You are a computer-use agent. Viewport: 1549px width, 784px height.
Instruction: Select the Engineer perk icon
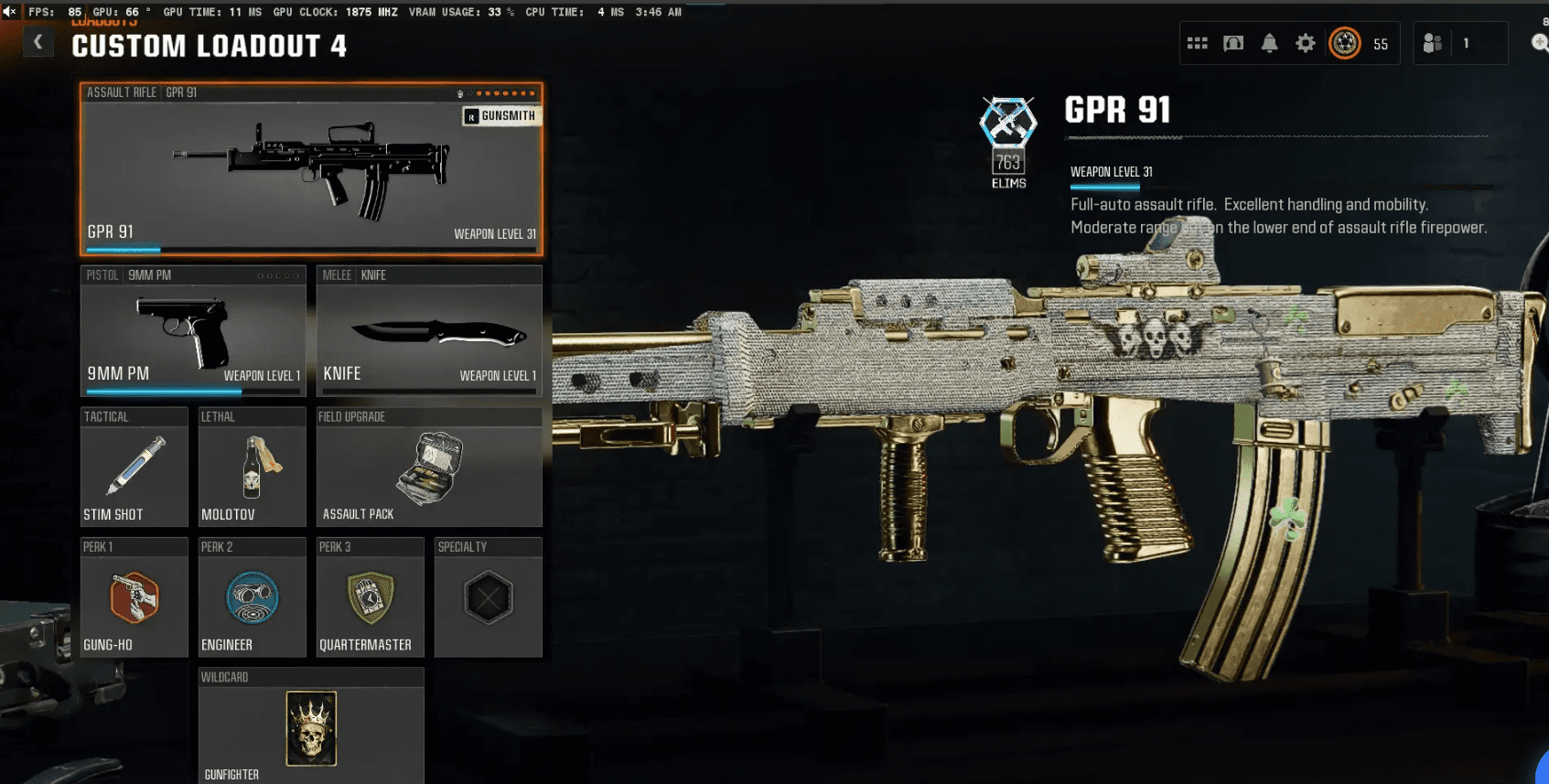252,597
